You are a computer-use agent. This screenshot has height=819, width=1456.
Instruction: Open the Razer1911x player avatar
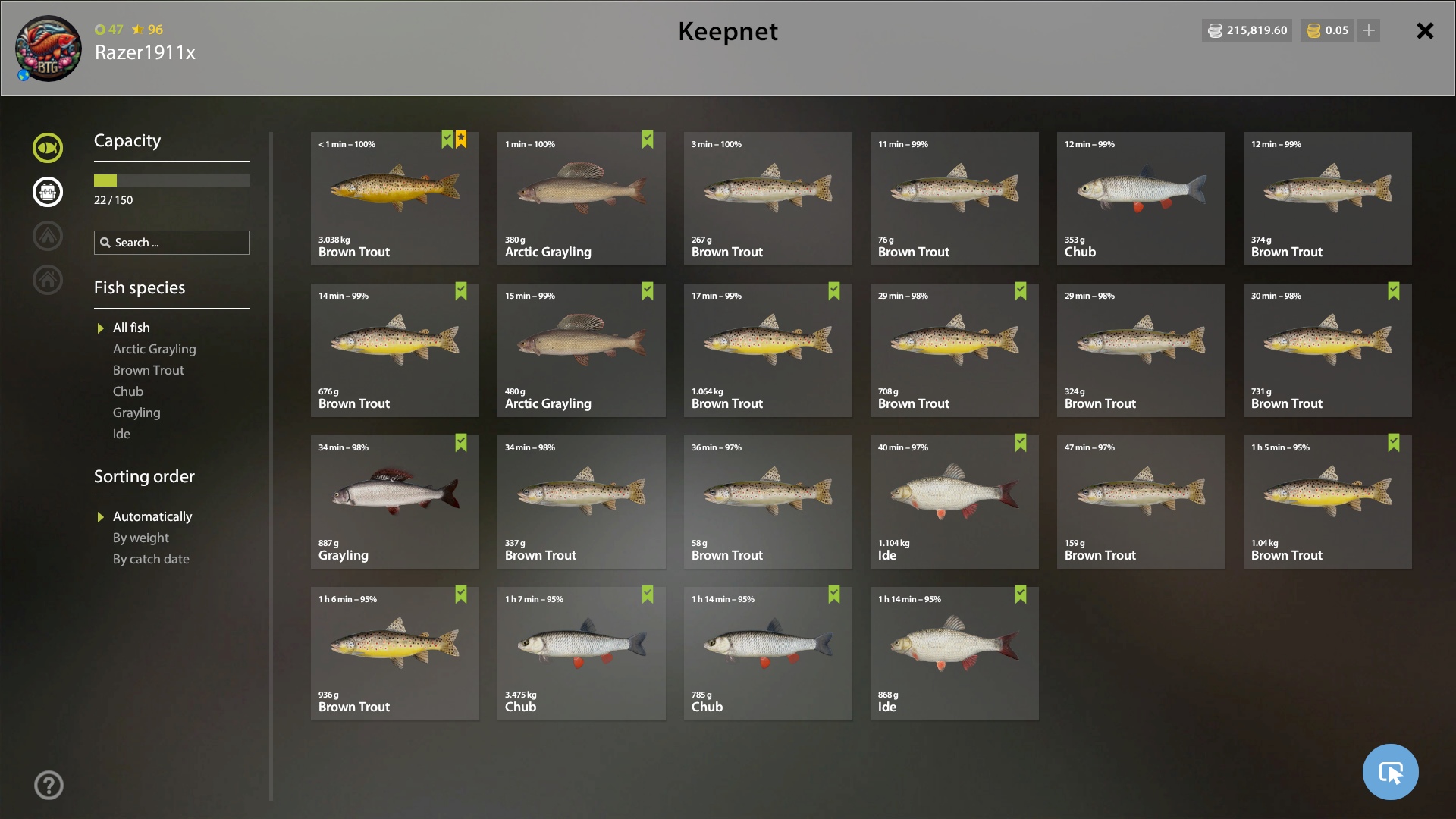tap(49, 49)
